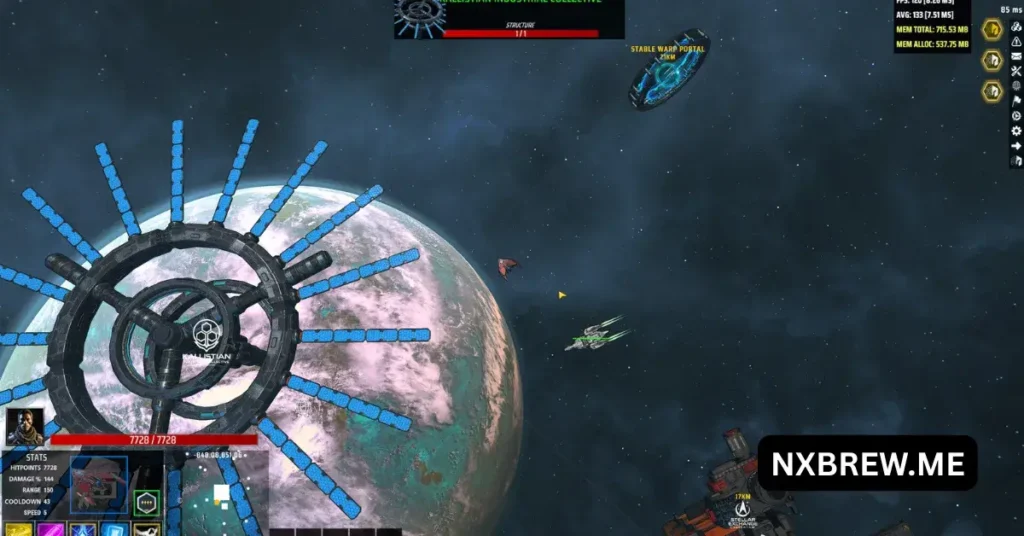Click the right arrow icon
The image size is (1024, 536).
1017,145
